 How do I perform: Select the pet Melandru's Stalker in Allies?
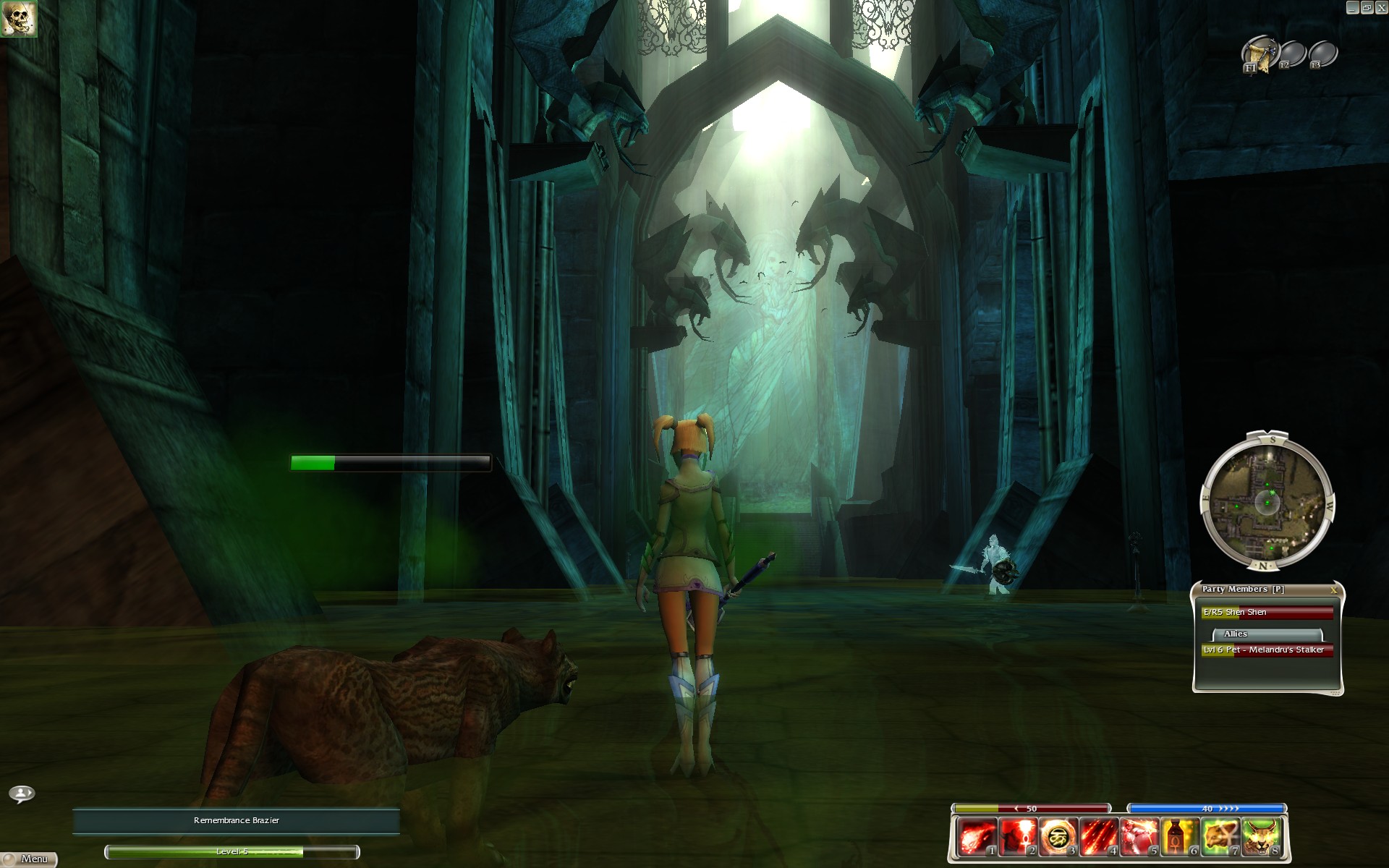(1267, 650)
